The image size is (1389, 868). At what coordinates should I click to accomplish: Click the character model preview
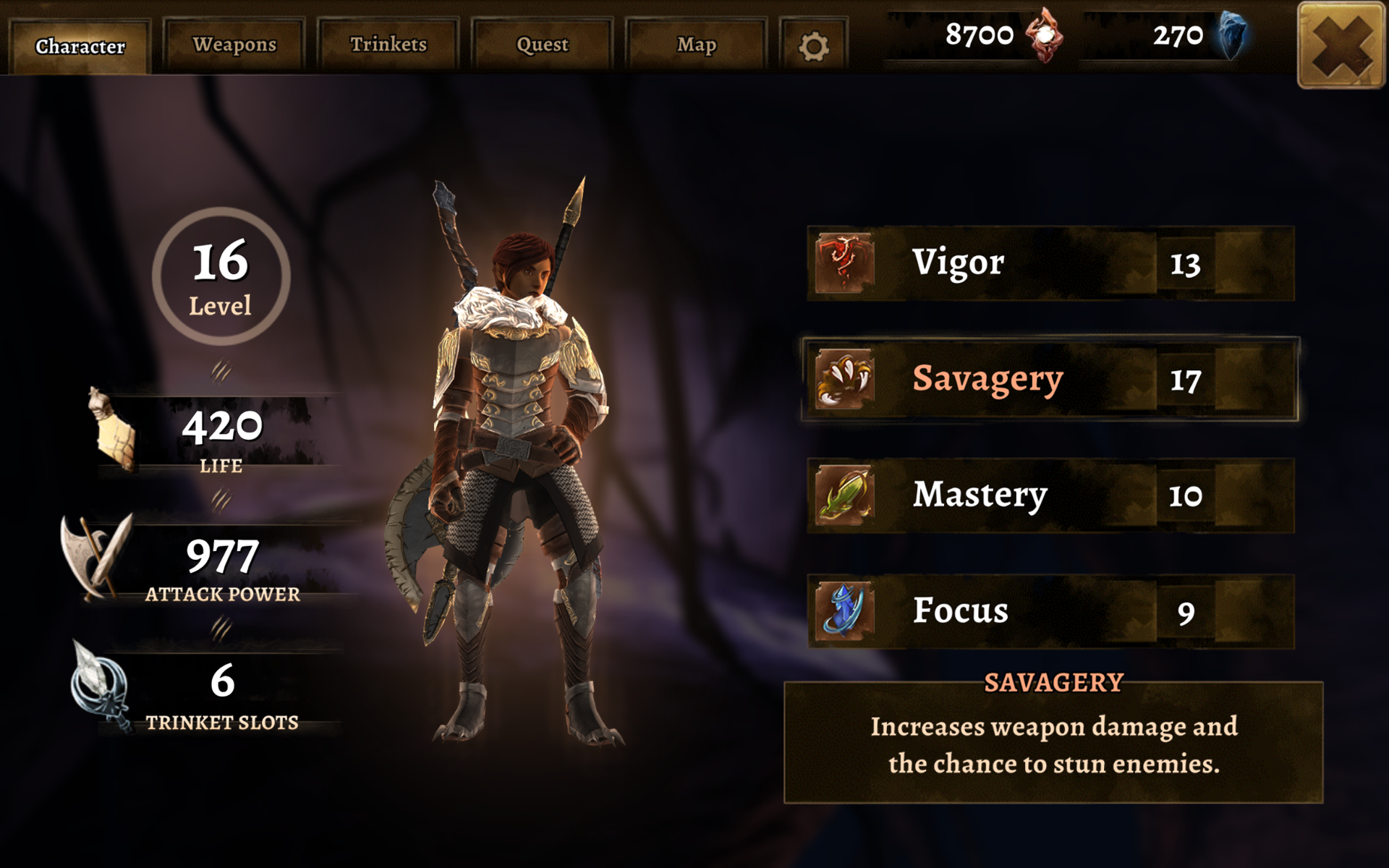click(x=521, y=470)
